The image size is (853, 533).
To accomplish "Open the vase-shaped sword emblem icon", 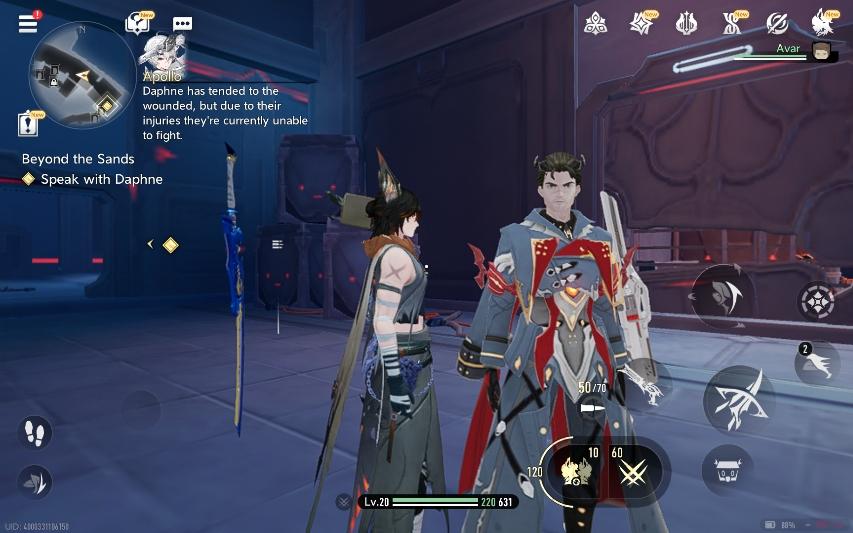I will 686,23.
